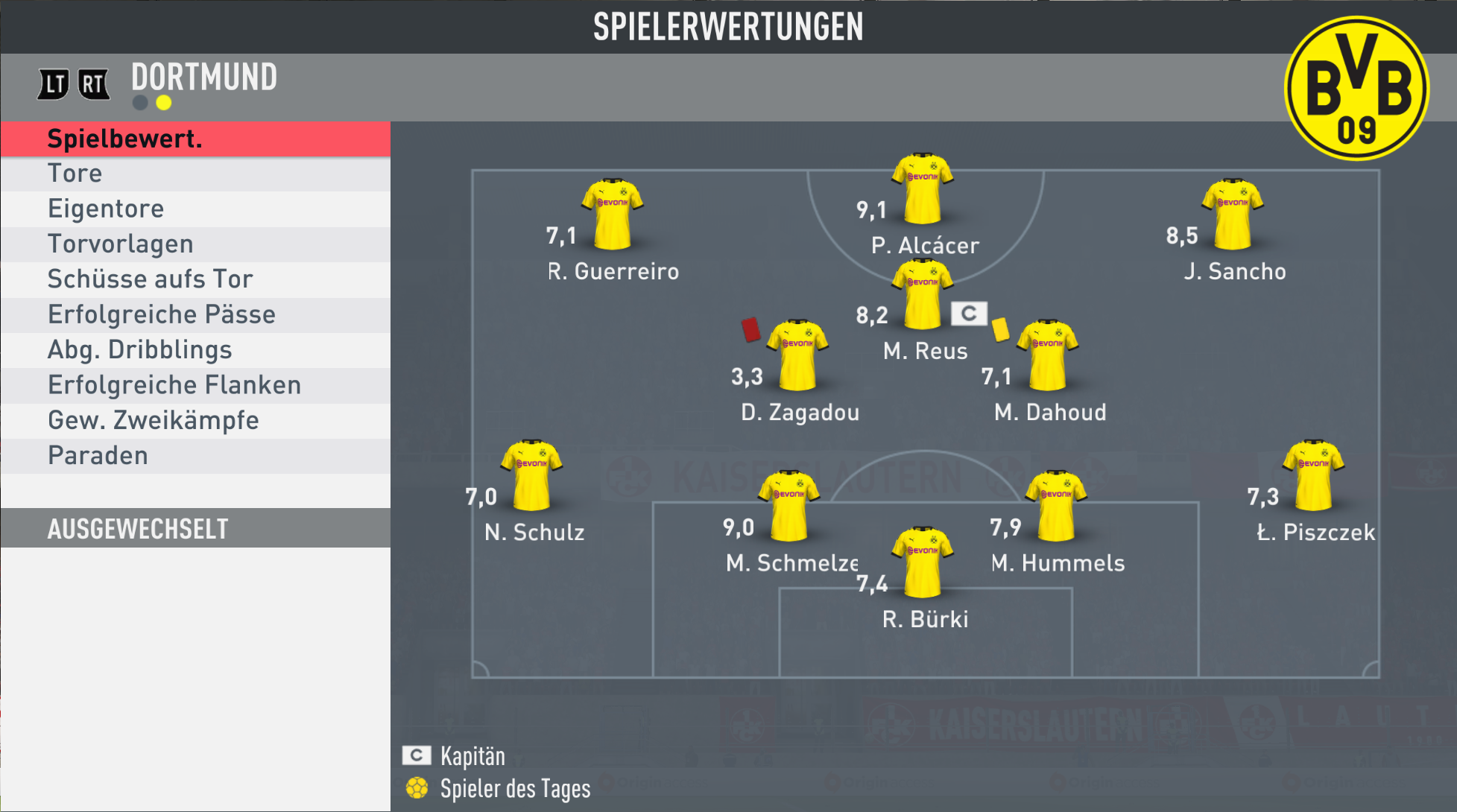Open the Eigentore stat row

pyautogui.click(x=195, y=209)
